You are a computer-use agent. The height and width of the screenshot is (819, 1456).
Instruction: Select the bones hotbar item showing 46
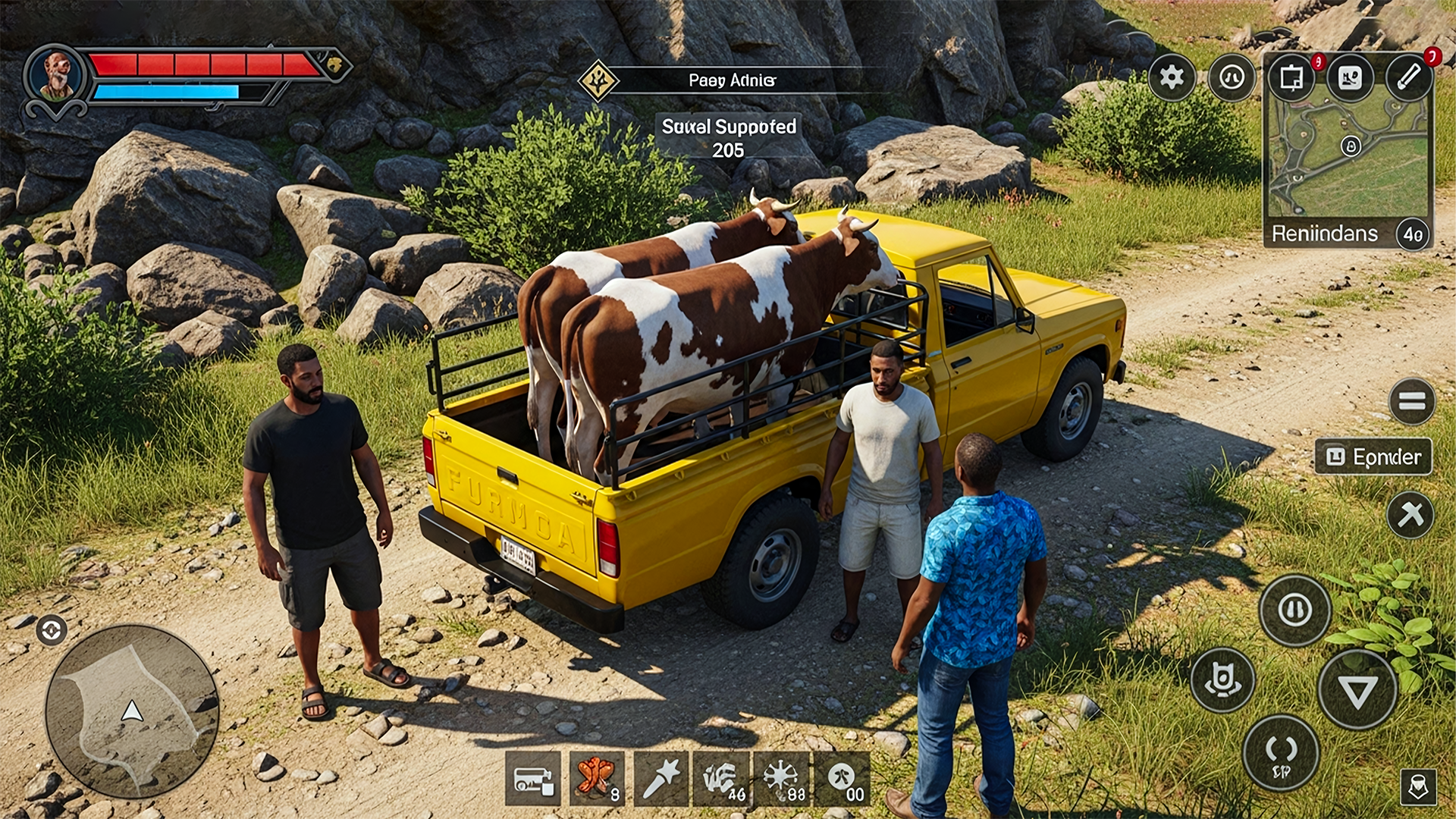[x=720, y=779]
